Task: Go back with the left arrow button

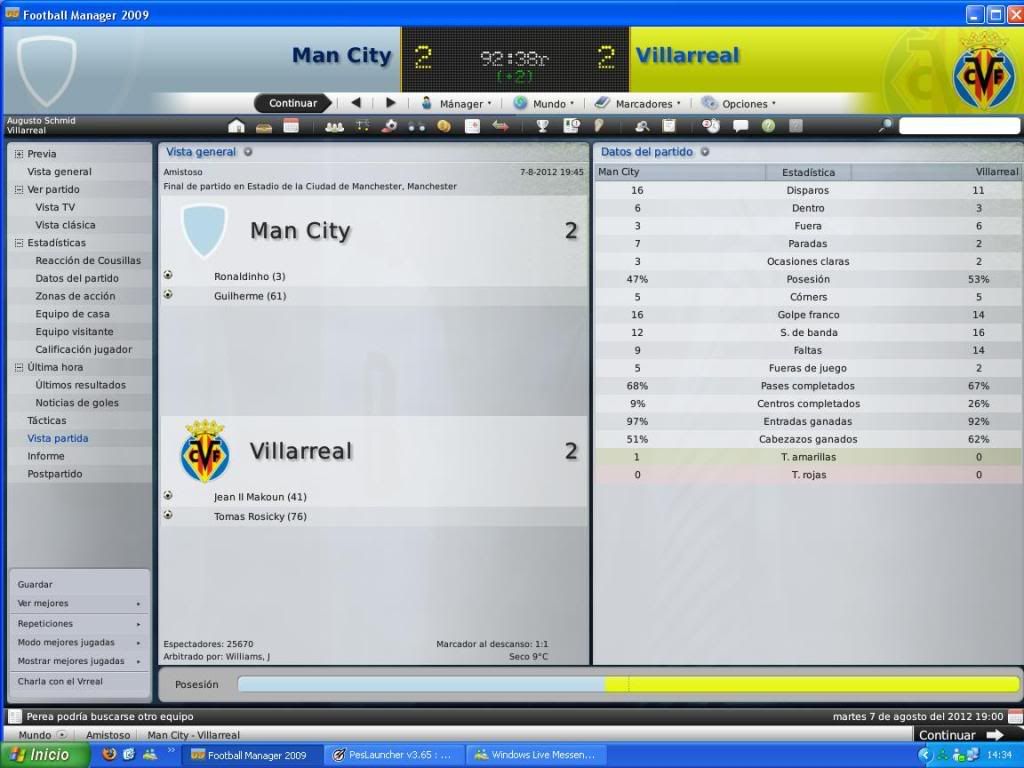Action: 355,103
